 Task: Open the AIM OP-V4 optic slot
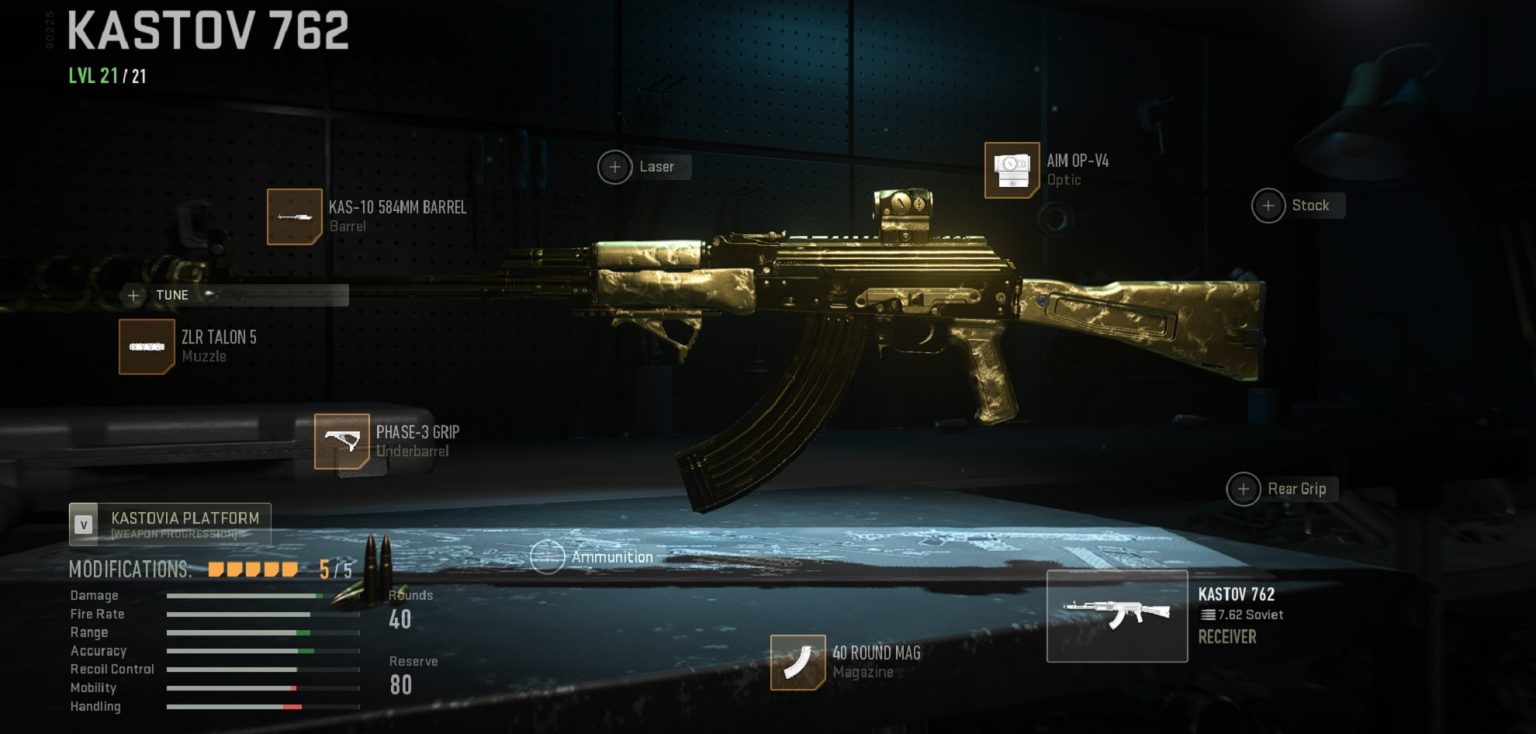pos(1011,171)
